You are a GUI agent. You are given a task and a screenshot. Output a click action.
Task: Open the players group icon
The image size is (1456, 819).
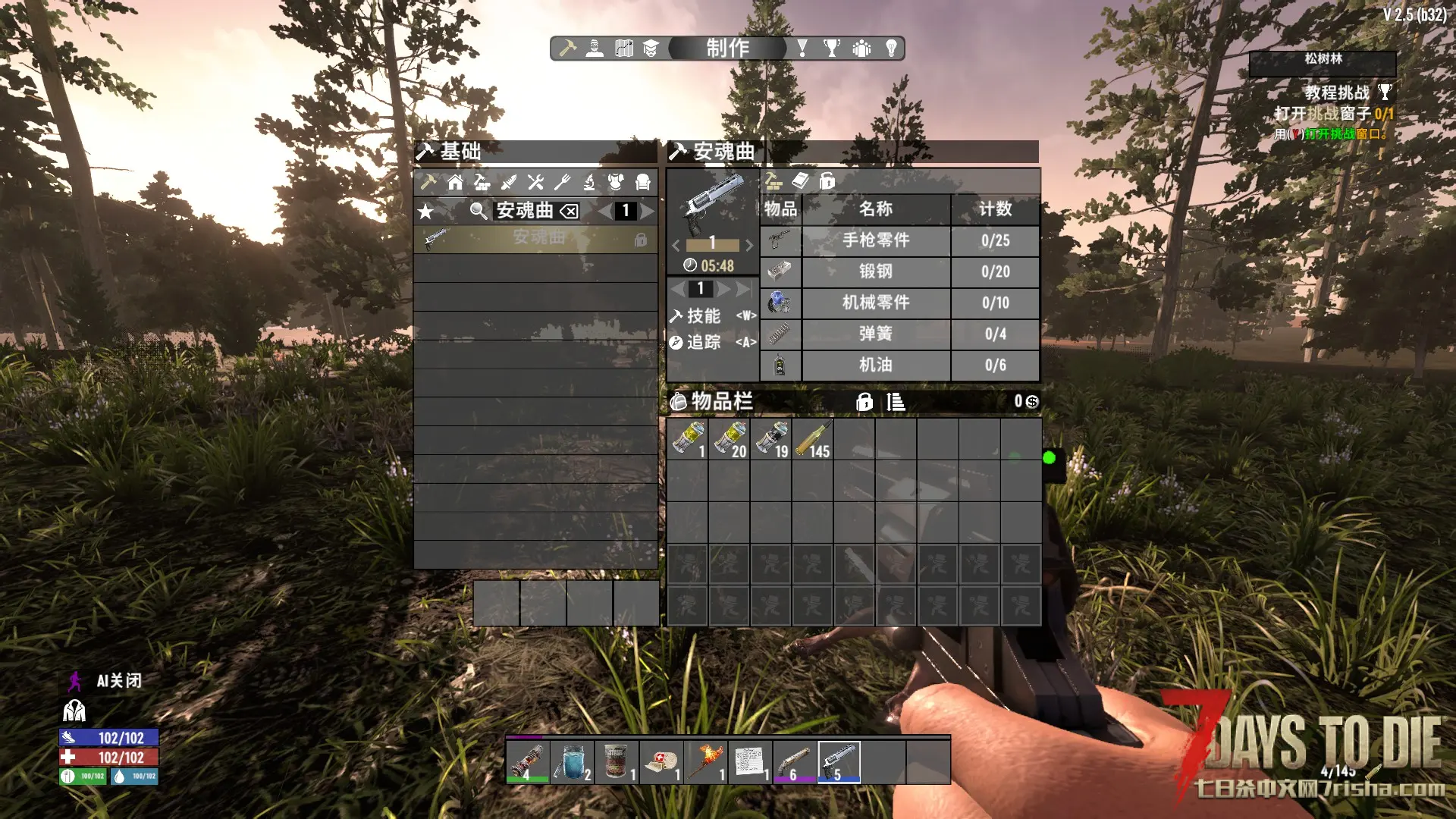pyautogui.click(x=861, y=49)
